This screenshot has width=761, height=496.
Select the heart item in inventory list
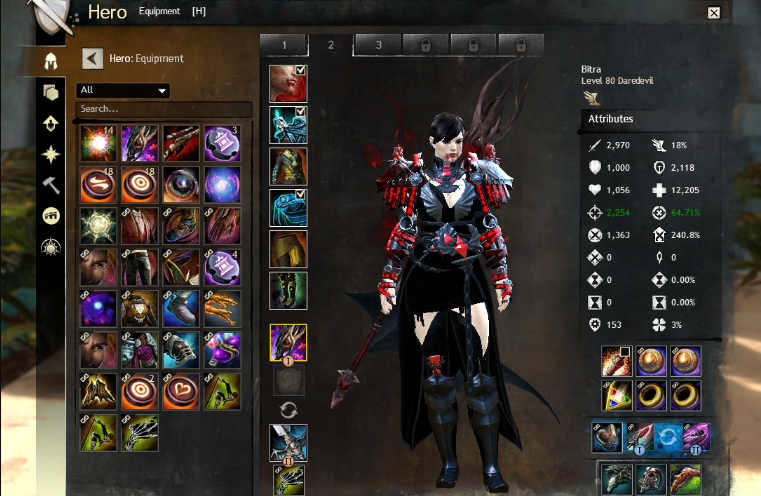[x=181, y=392]
